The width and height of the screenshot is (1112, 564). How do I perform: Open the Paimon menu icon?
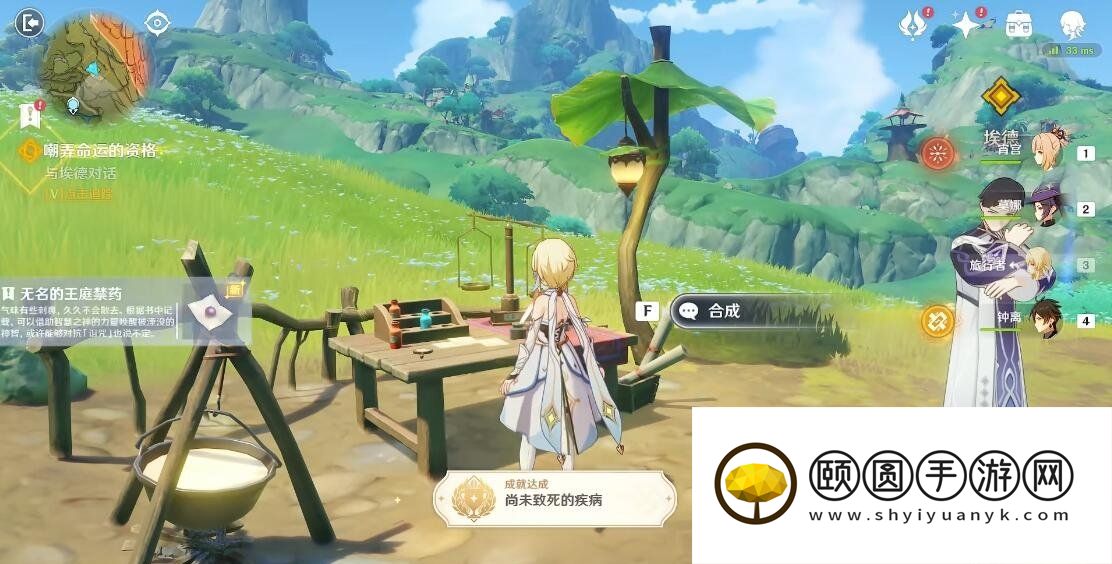click(1072, 25)
